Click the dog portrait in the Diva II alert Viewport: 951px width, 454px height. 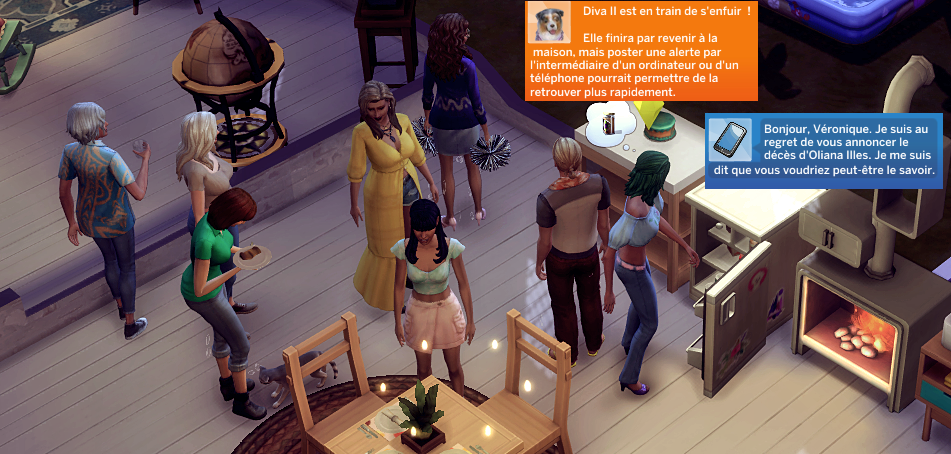[549, 22]
